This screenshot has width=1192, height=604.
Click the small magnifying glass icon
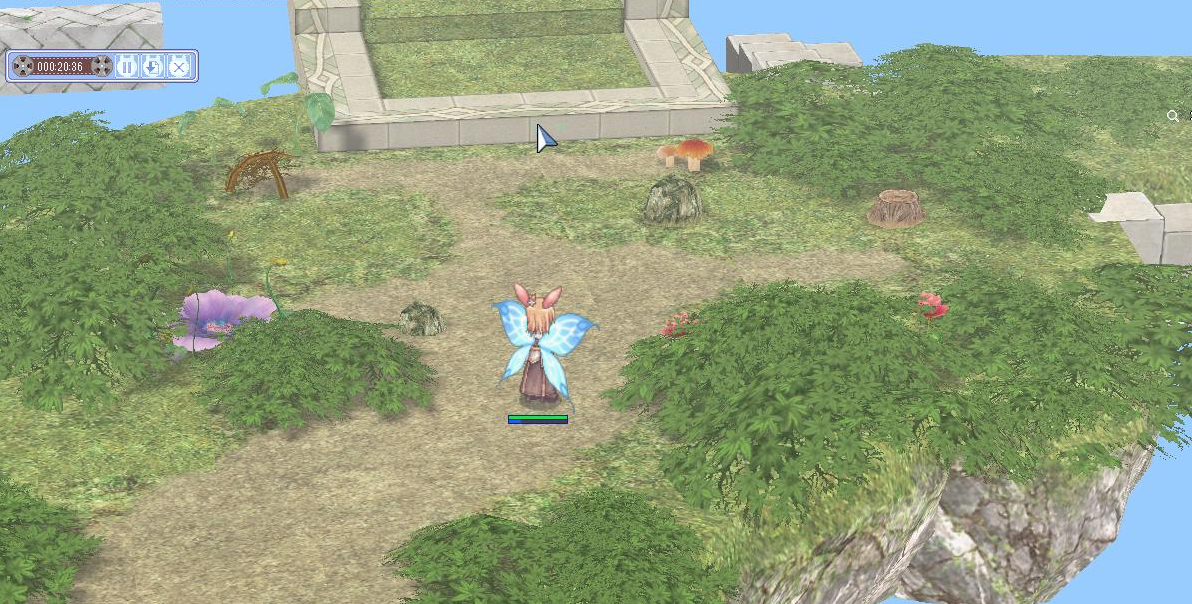click(1173, 116)
